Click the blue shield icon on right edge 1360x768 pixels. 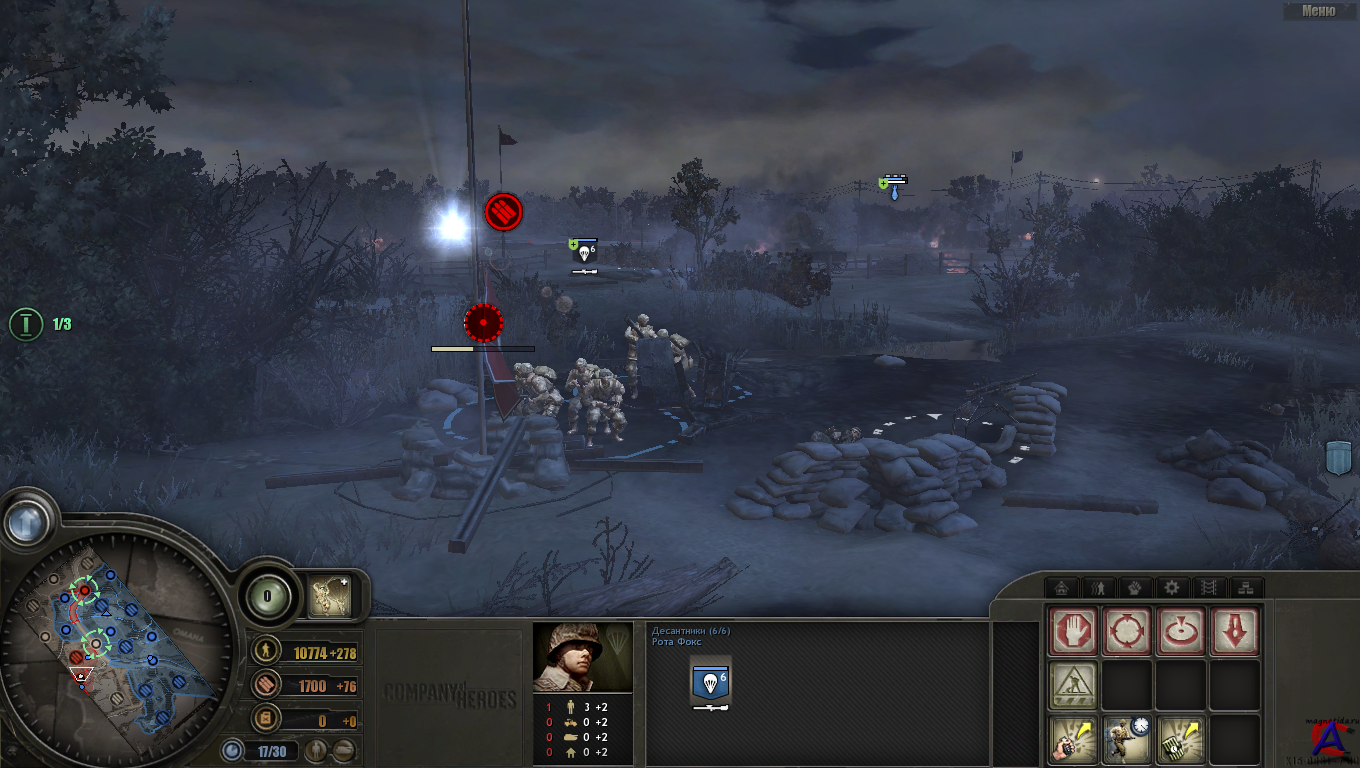pyautogui.click(x=1339, y=457)
